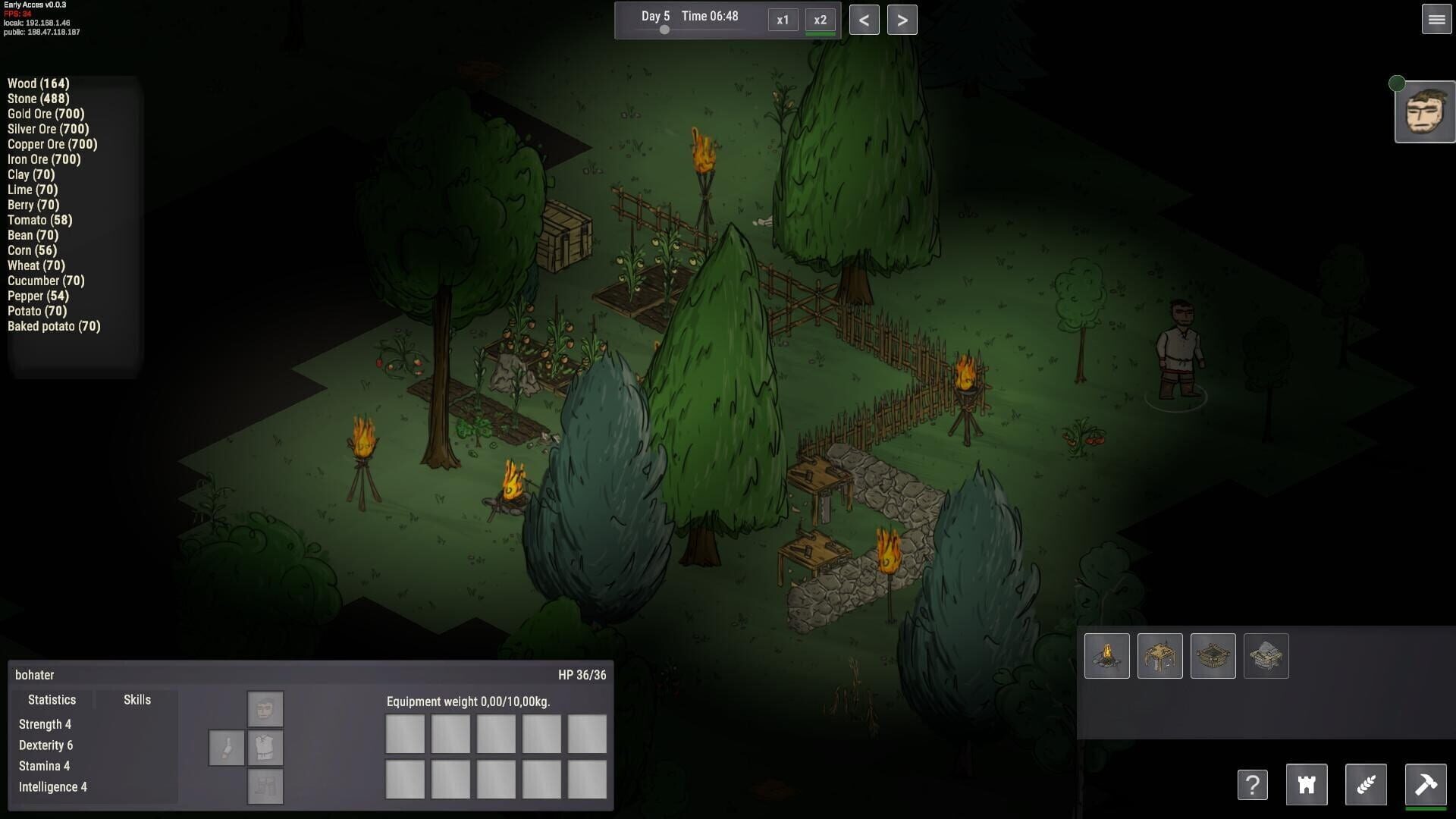Select the chest armor equipment slot

tap(265, 747)
